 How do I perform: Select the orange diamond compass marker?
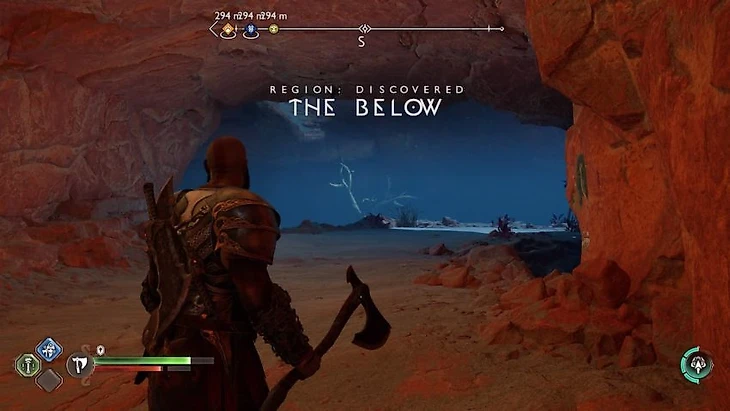click(x=227, y=29)
